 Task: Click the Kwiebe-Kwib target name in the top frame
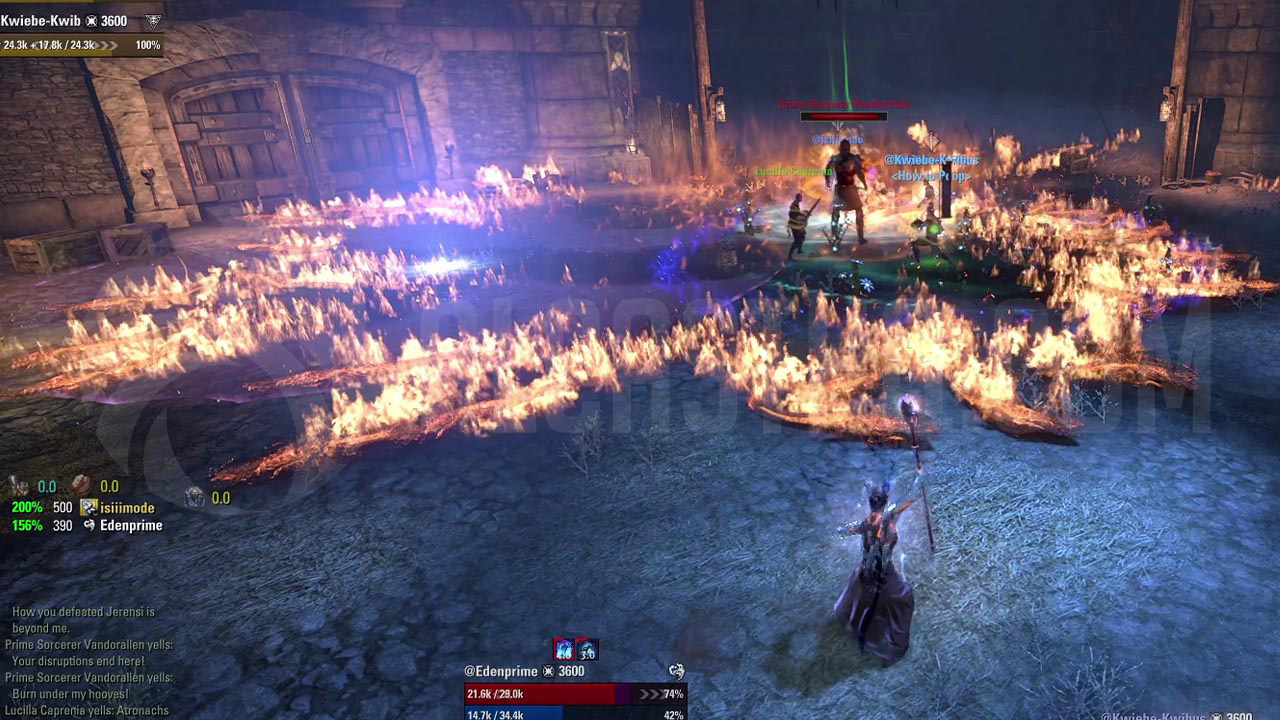click(40, 21)
